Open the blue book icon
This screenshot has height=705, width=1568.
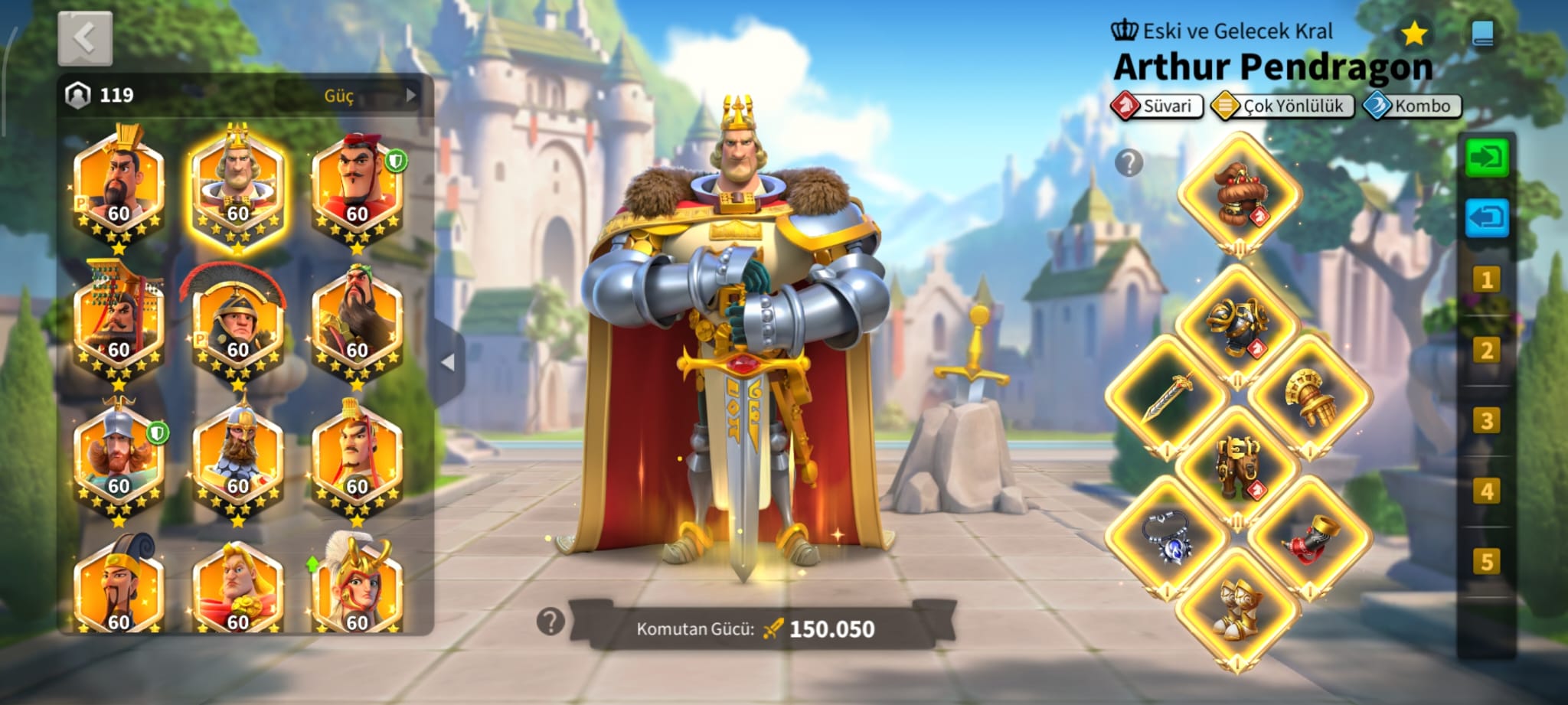[1483, 34]
